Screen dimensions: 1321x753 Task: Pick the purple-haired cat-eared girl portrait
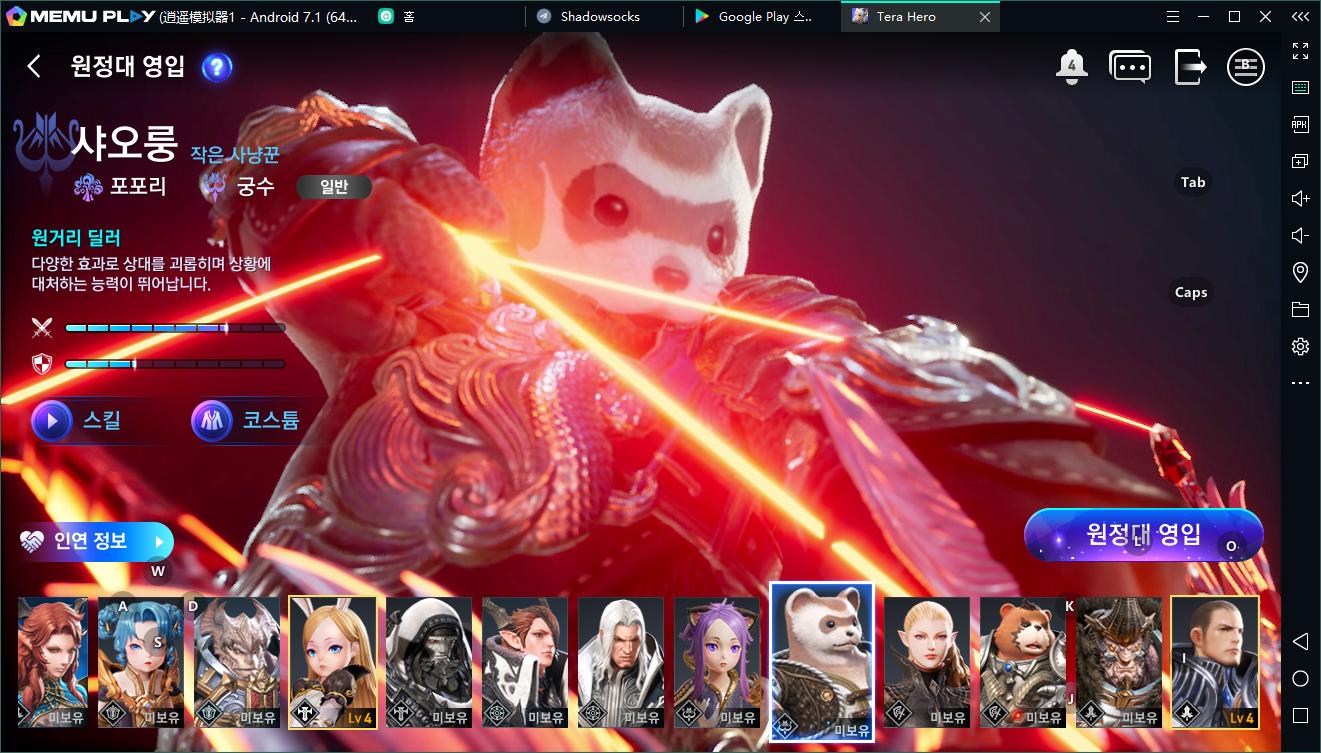click(716, 662)
